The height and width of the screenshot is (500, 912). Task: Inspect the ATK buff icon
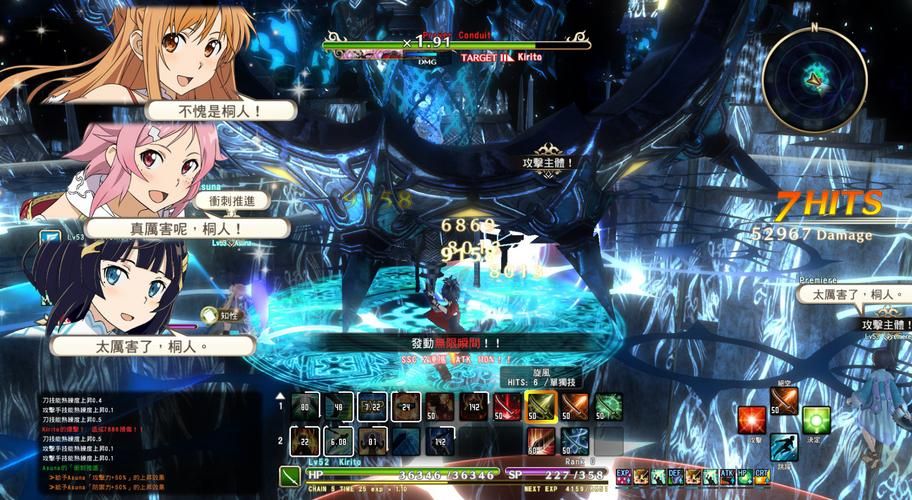726,476
